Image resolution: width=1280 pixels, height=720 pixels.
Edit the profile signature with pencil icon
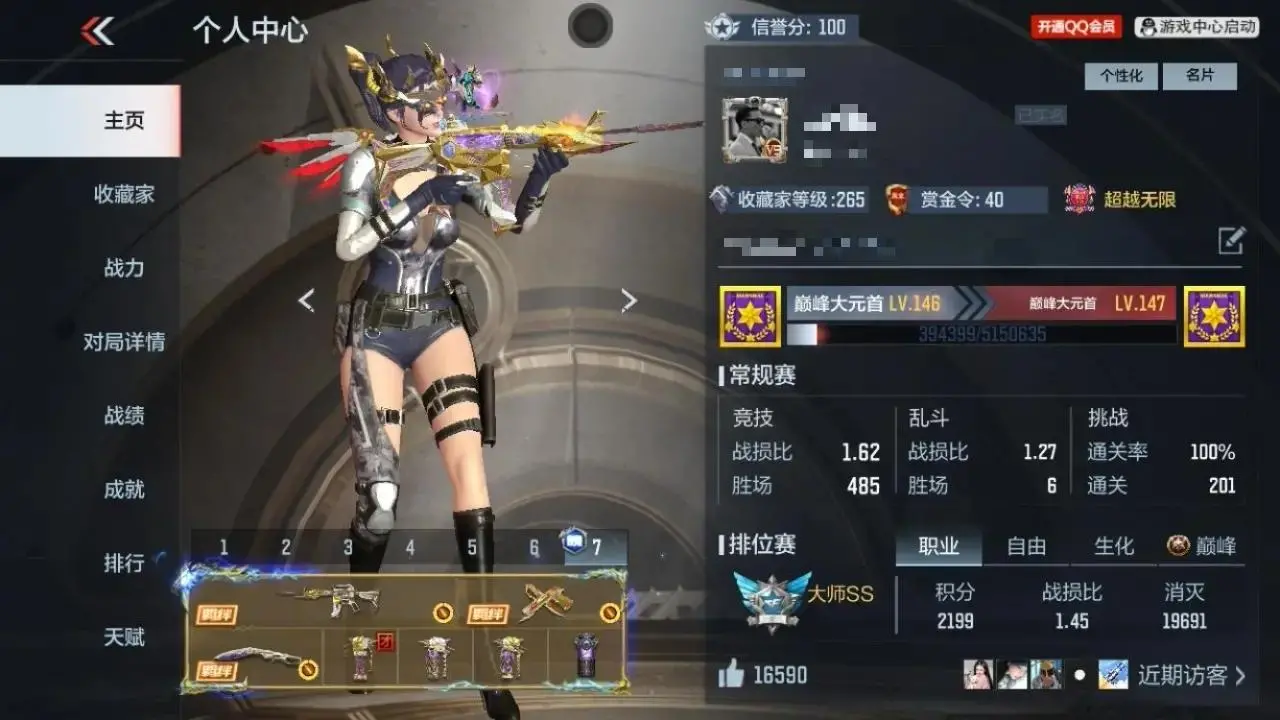[x=1231, y=241]
